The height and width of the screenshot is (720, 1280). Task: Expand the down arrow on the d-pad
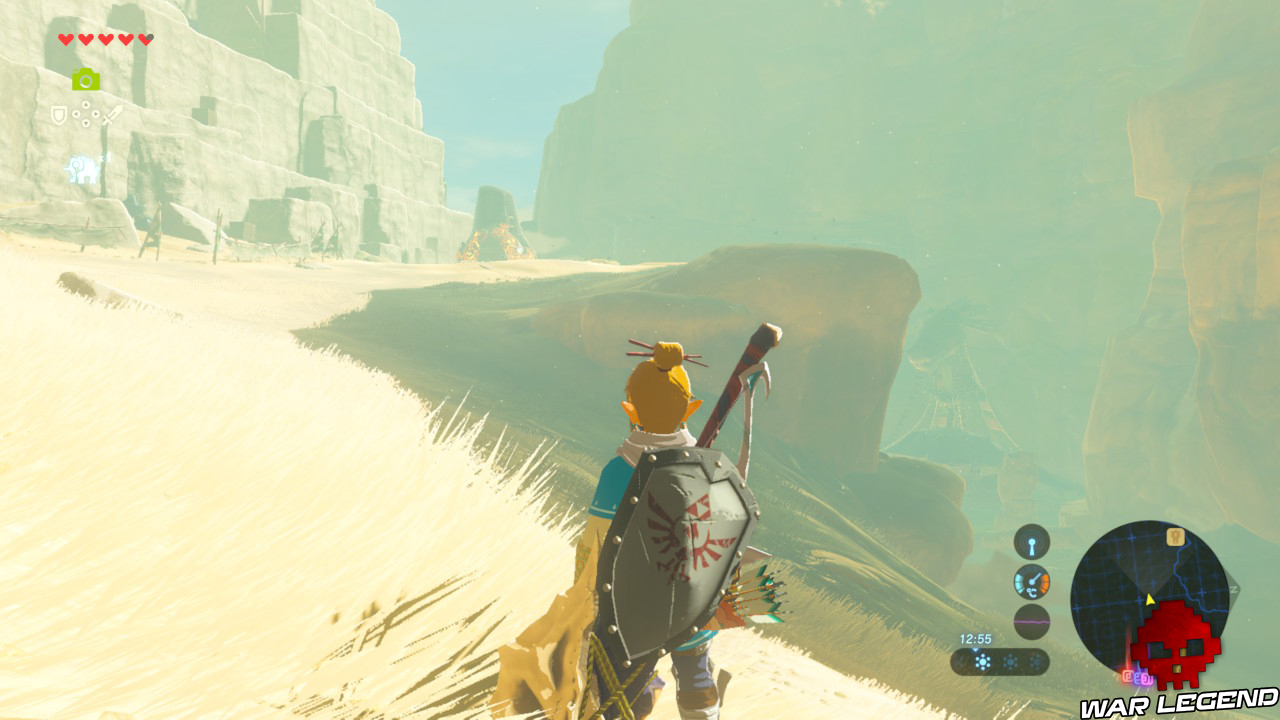coord(86,124)
